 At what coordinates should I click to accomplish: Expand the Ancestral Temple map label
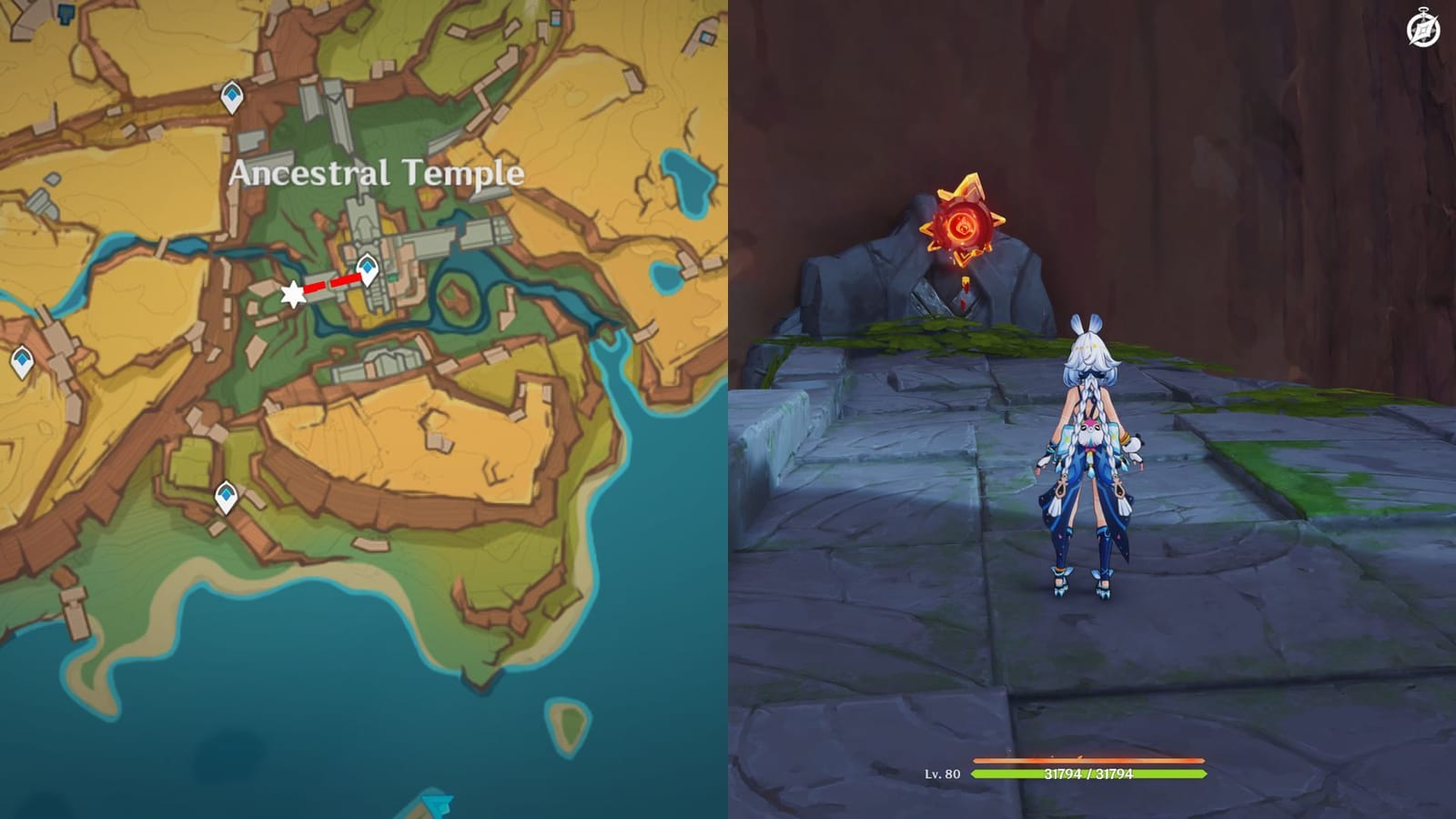(x=376, y=172)
